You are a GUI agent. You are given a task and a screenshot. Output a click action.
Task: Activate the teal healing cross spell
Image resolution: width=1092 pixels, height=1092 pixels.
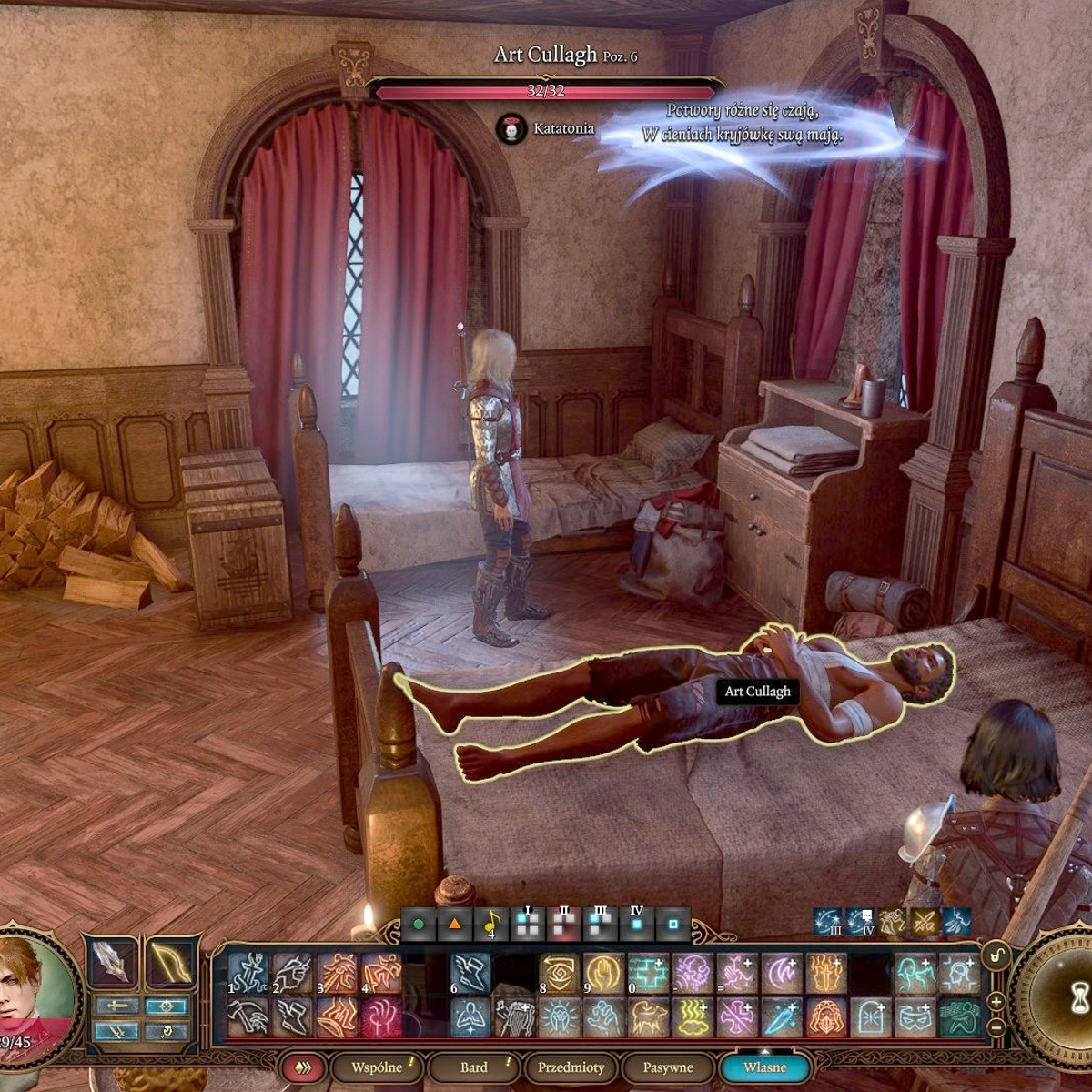648,974
